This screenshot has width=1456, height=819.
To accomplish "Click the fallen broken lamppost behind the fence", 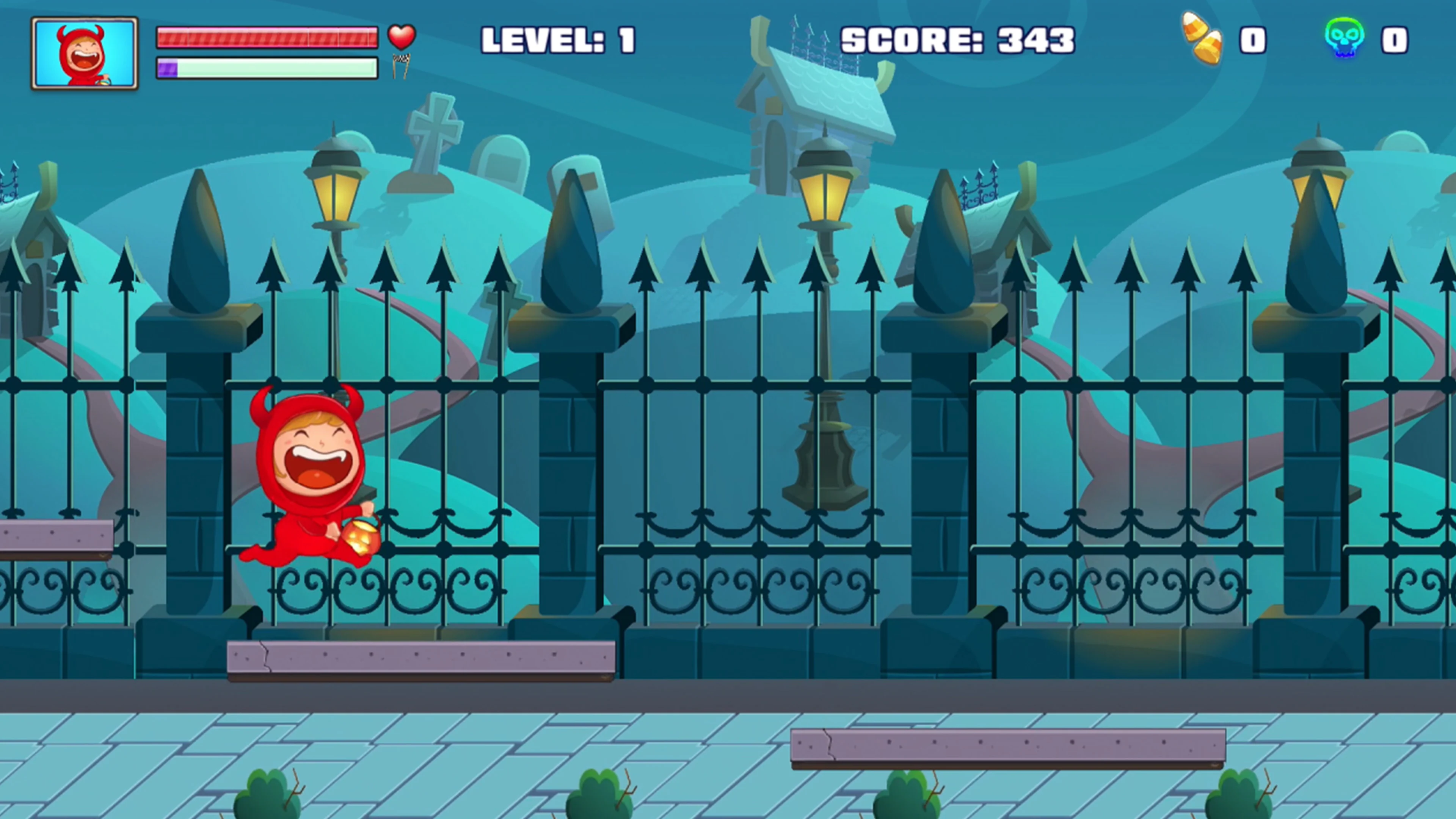I will [x=825, y=458].
